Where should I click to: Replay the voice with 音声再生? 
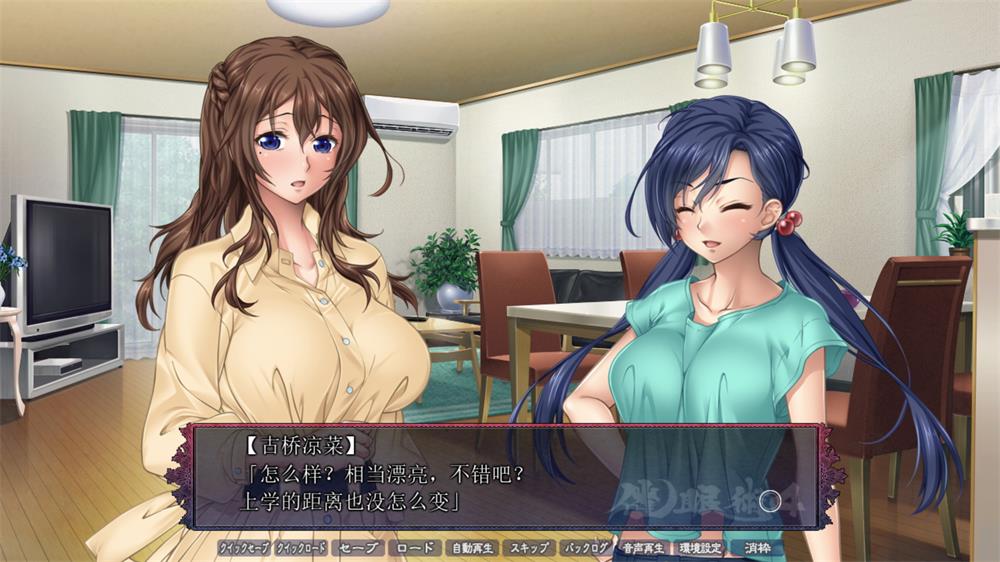pyautogui.click(x=643, y=548)
